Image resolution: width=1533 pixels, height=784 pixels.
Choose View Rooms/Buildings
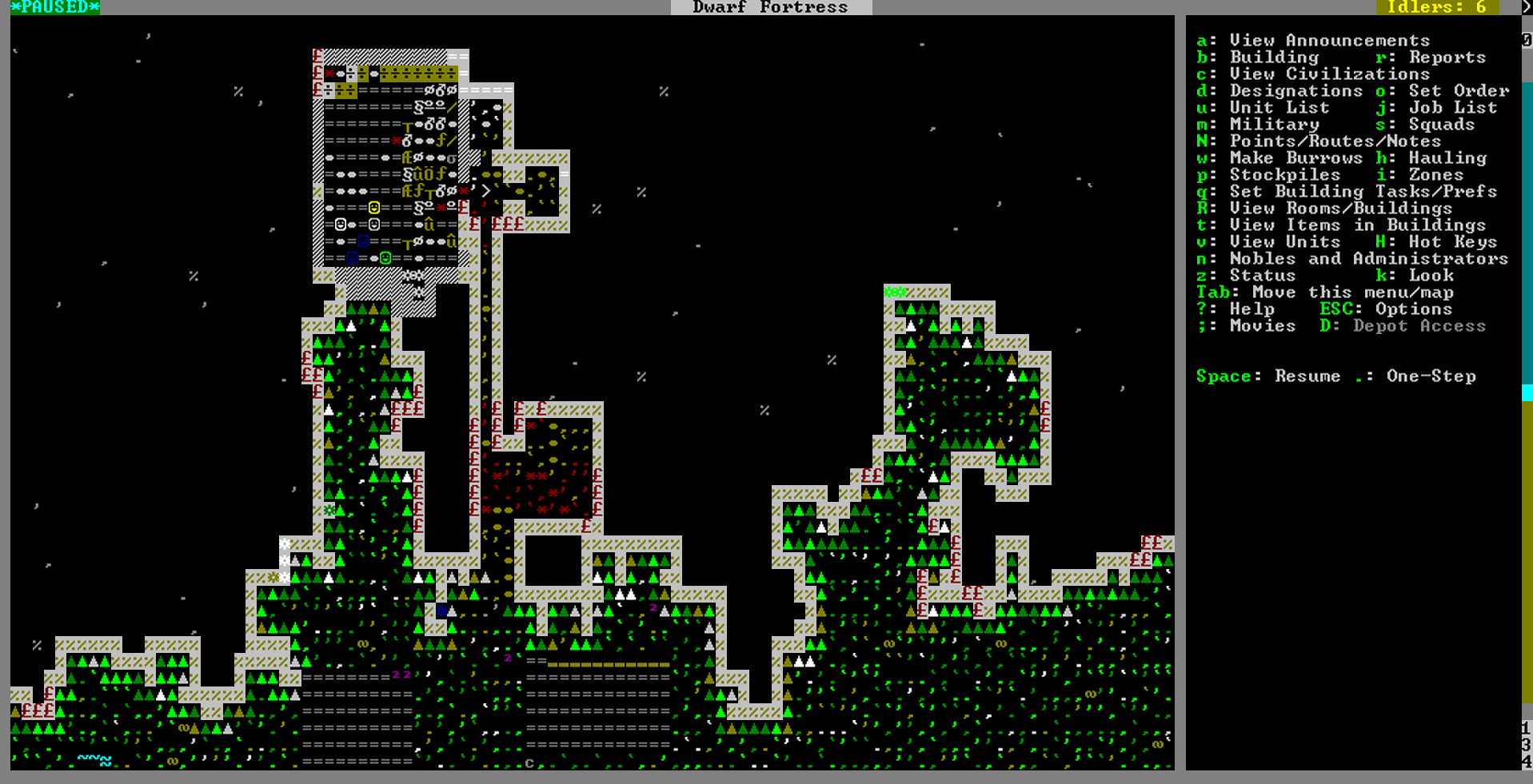[1340, 208]
